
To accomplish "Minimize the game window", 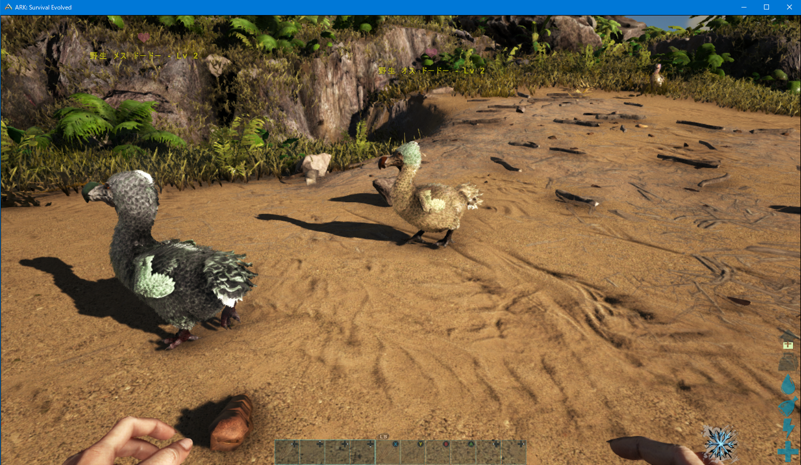I will (x=744, y=7).
